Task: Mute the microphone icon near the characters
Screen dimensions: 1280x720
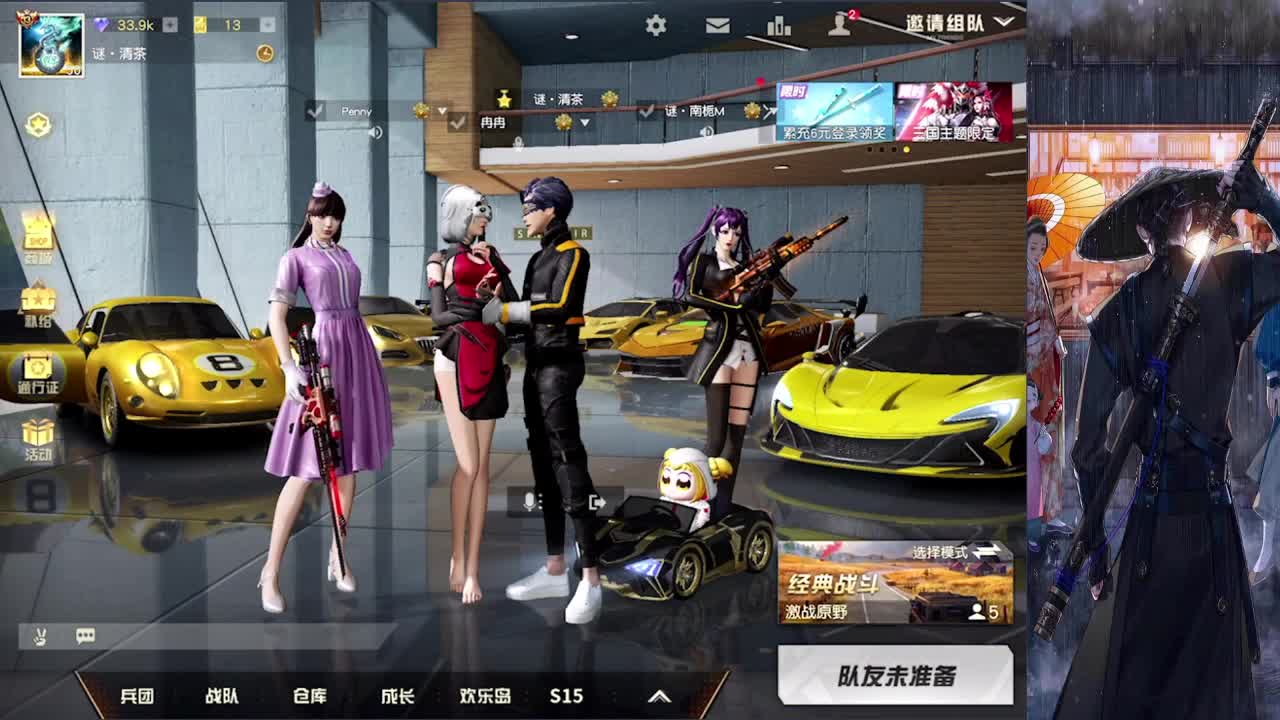Action: tap(529, 502)
